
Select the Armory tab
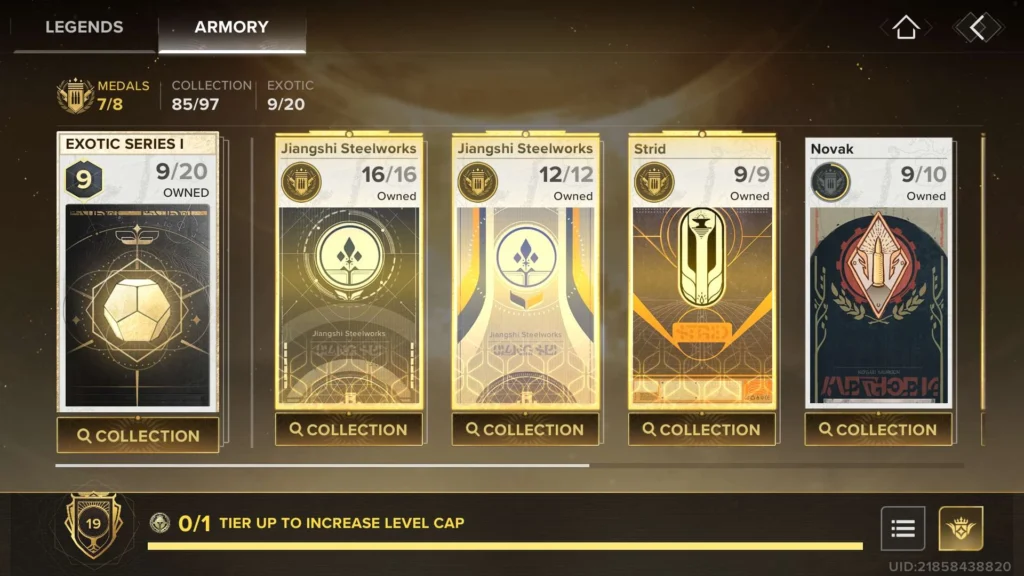pyautogui.click(x=231, y=27)
